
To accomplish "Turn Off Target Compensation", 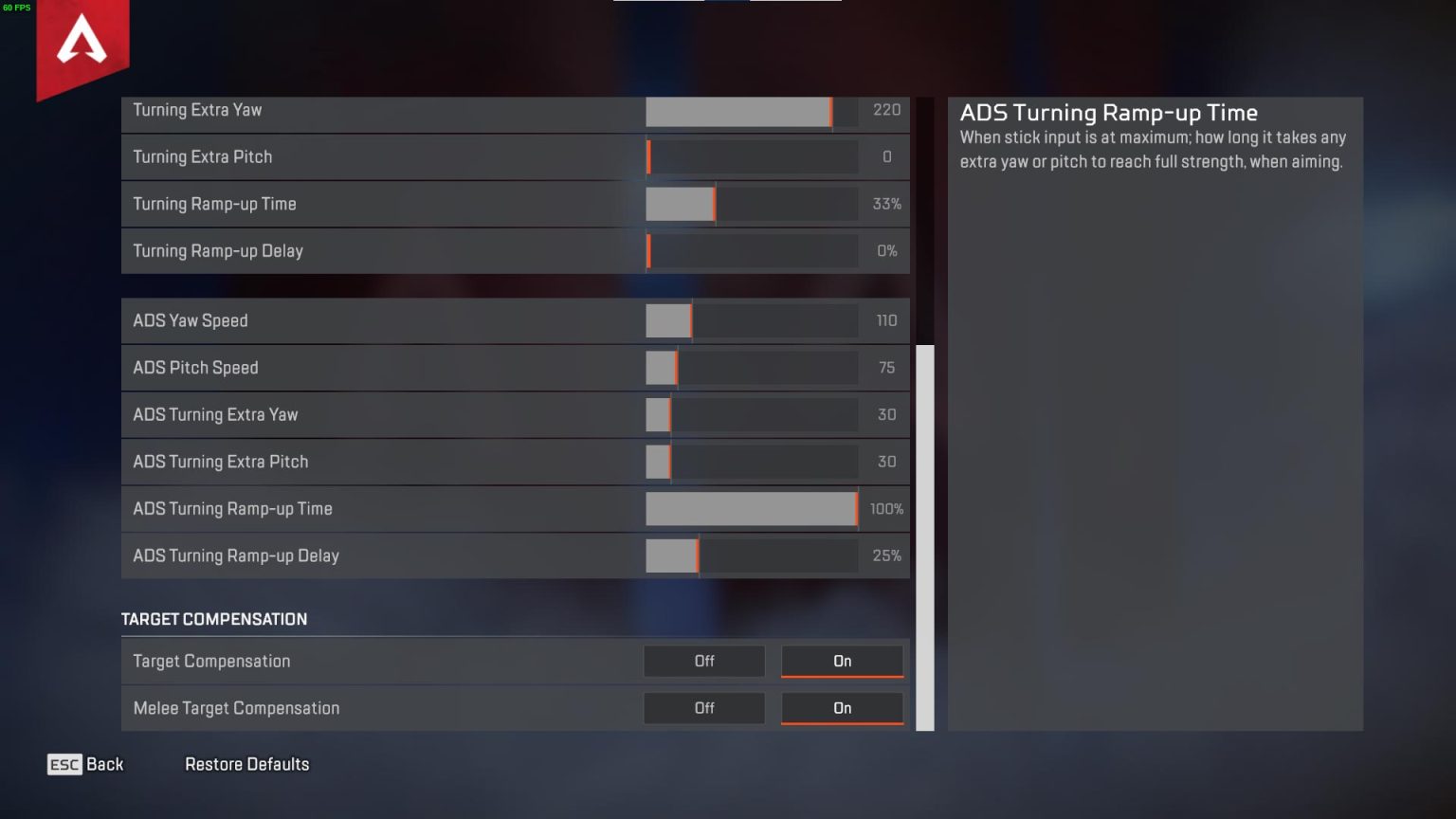I will [x=703, y=661].
